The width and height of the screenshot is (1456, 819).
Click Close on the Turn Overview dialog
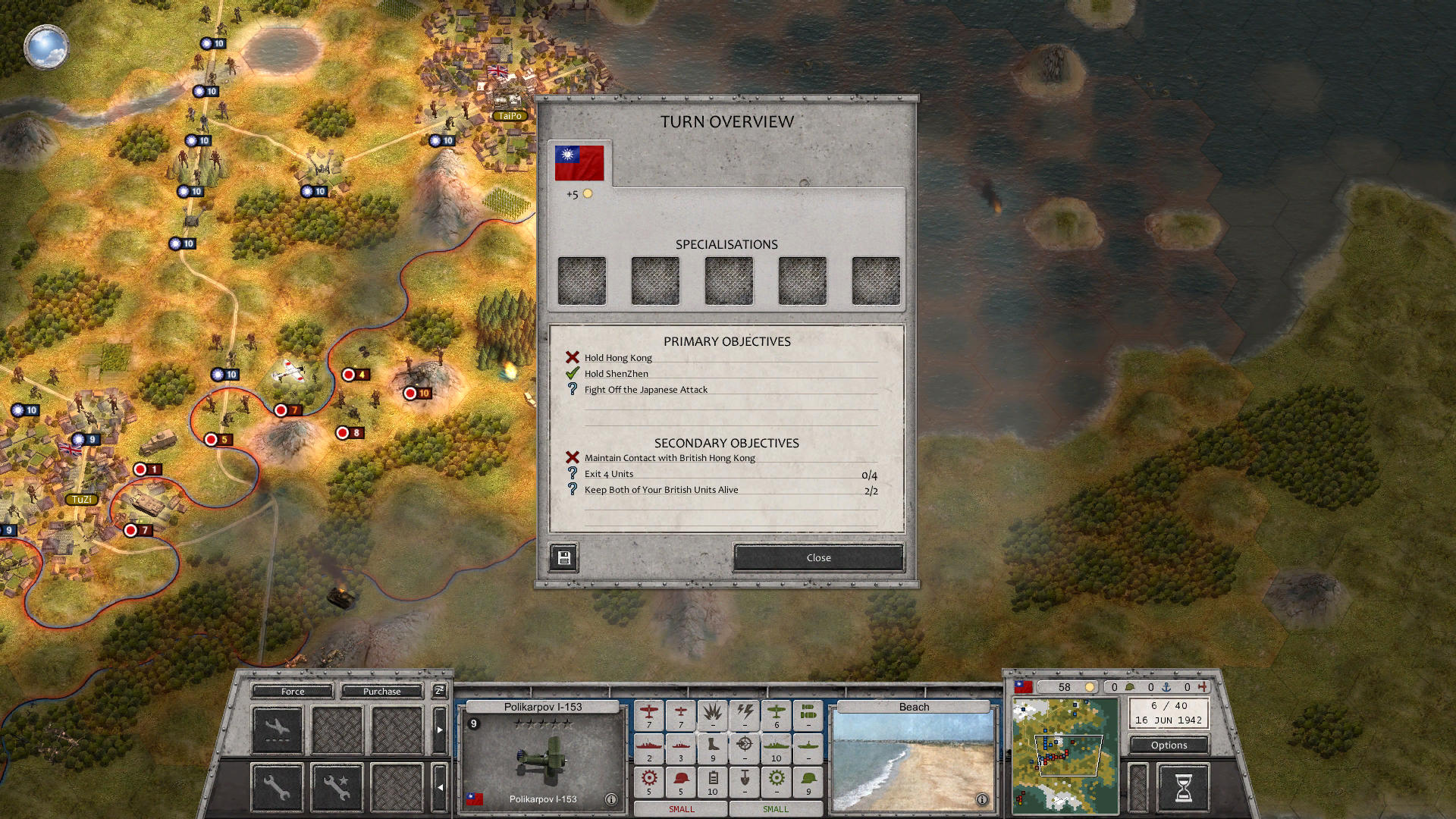[817, 557]
